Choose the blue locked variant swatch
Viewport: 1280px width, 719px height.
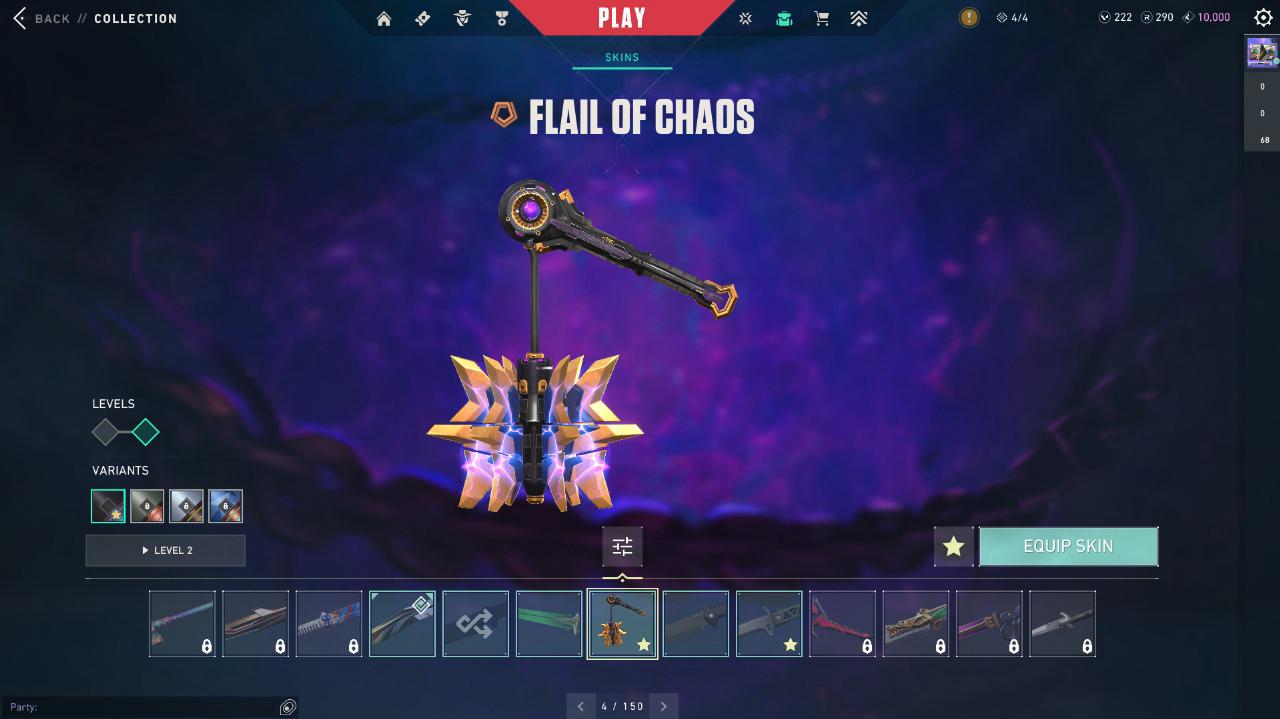tap(226, 506)
